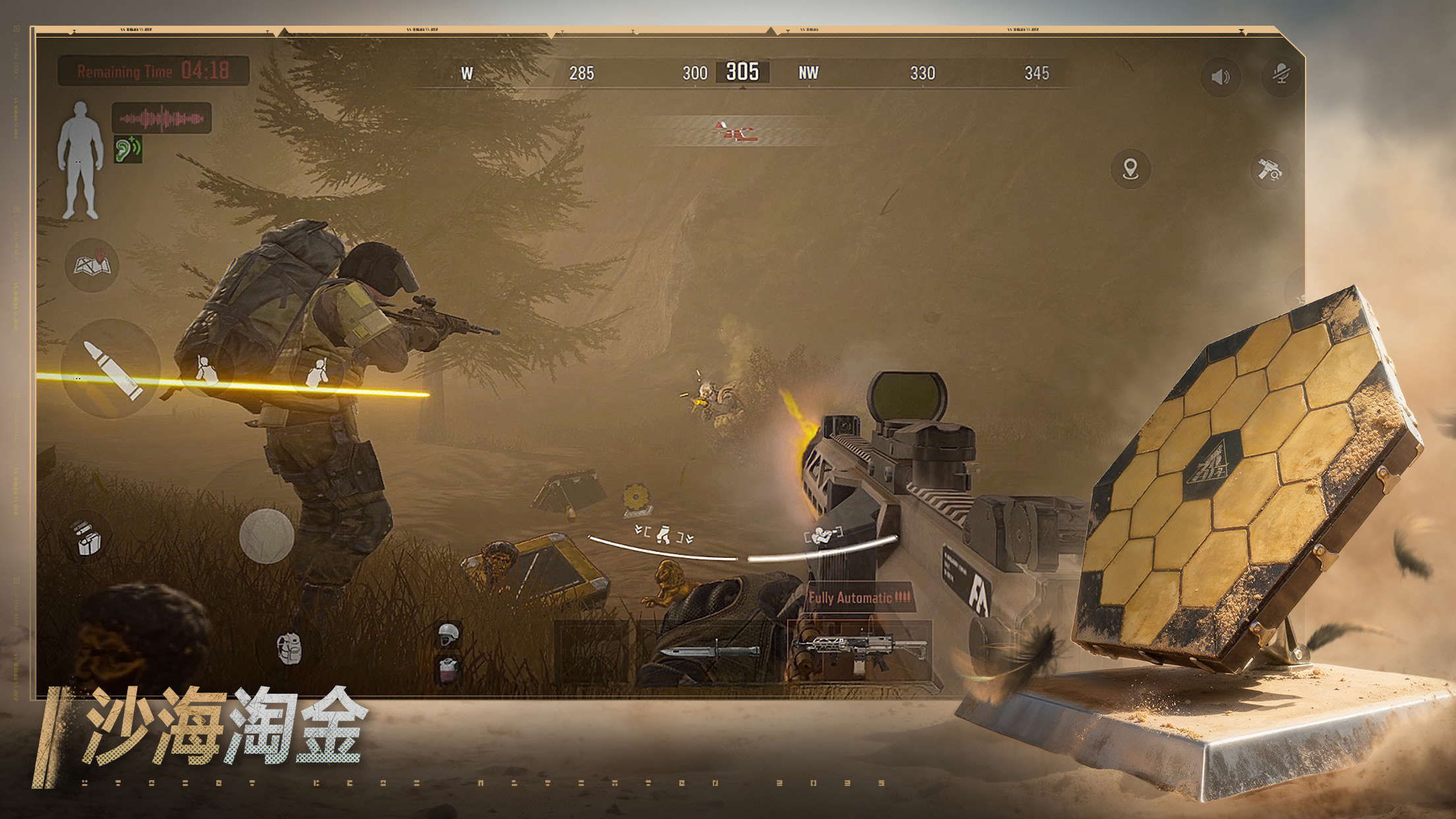Image resolution: width=1456 pixels, height=819 pixels.
Task: Switch to the bayonet knife slot
Action: pos(710,652)
